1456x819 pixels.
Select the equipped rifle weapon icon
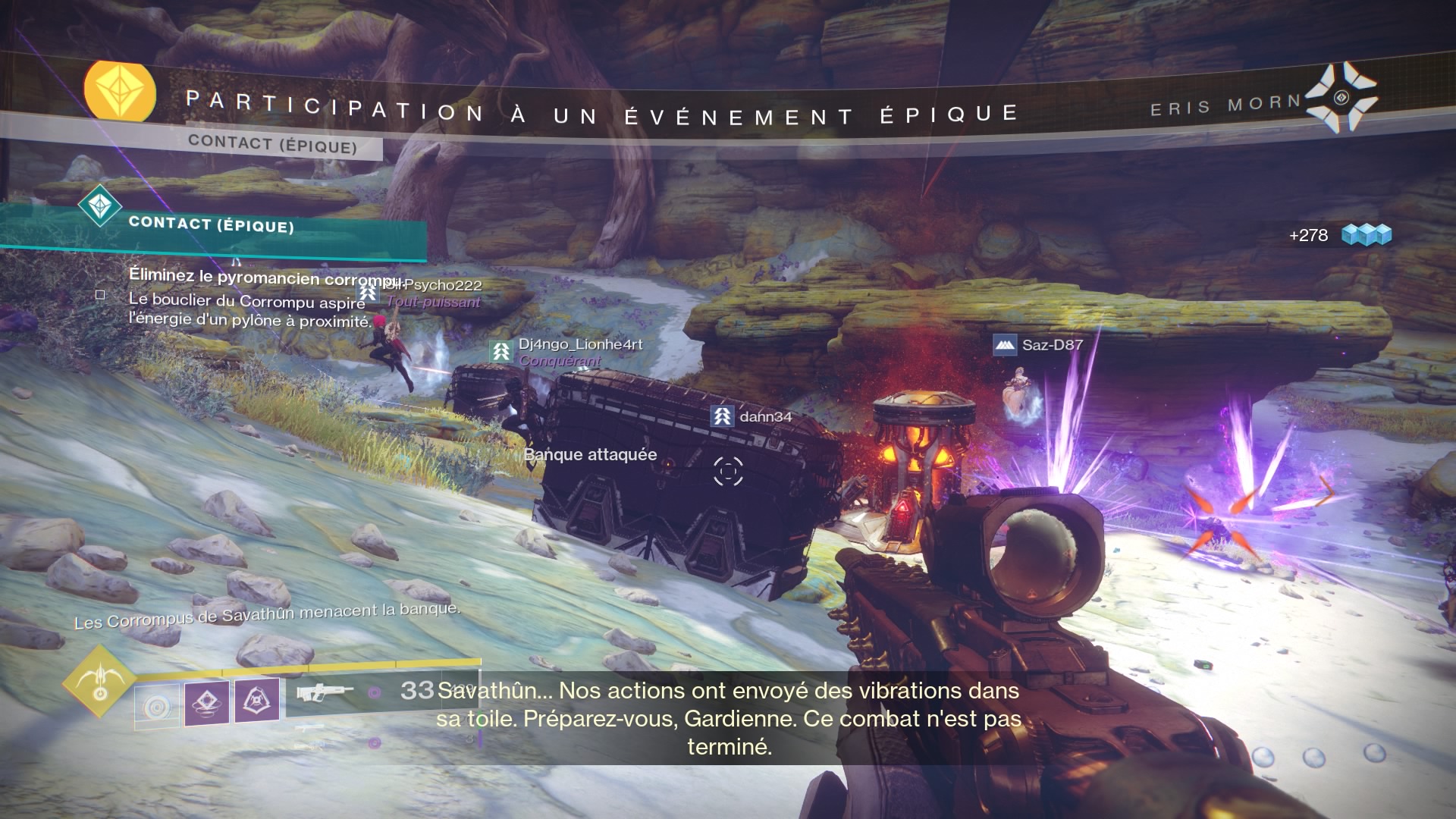[325, 692]
